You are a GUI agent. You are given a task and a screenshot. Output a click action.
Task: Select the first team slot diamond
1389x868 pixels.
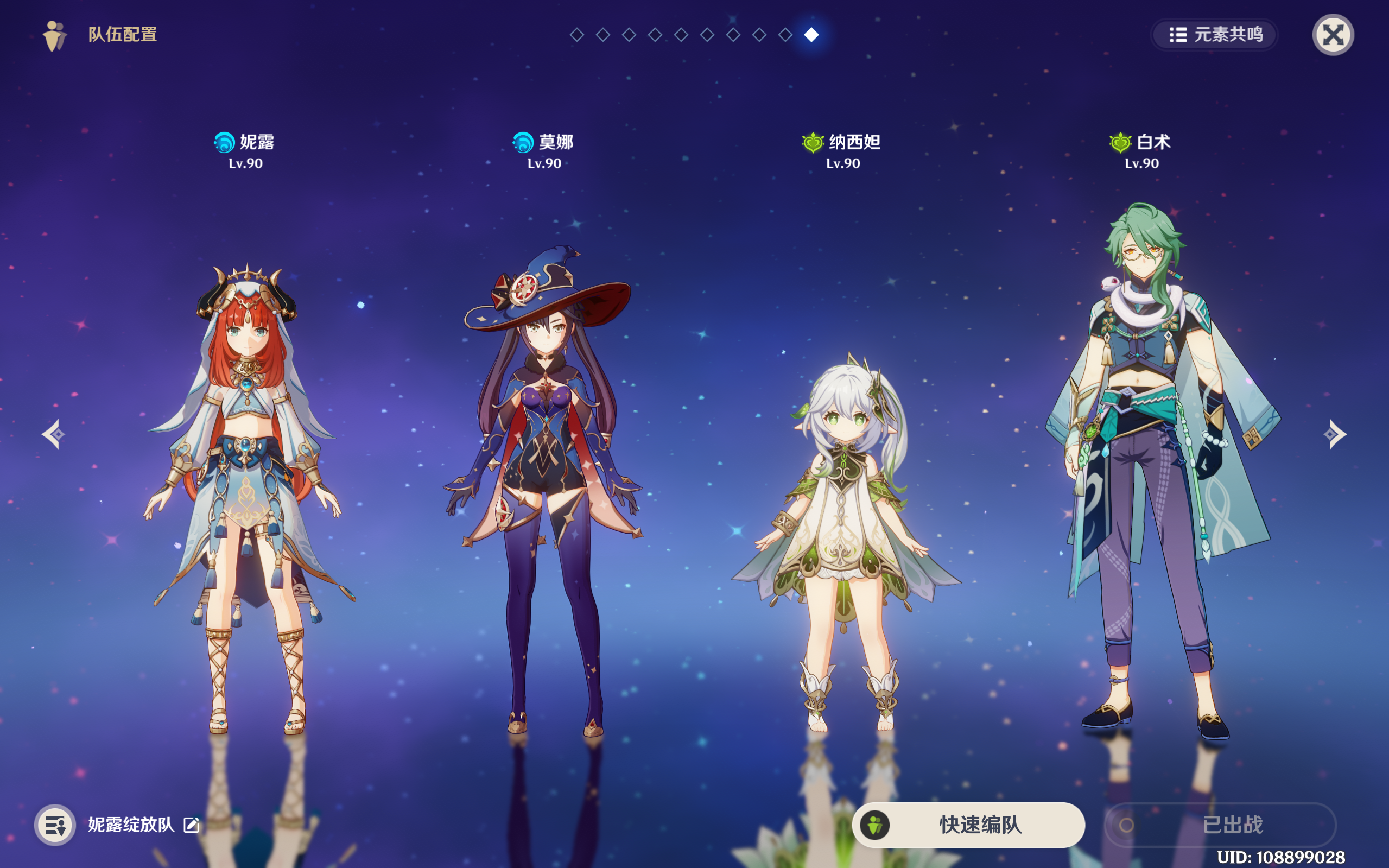(x=576, y=34)
